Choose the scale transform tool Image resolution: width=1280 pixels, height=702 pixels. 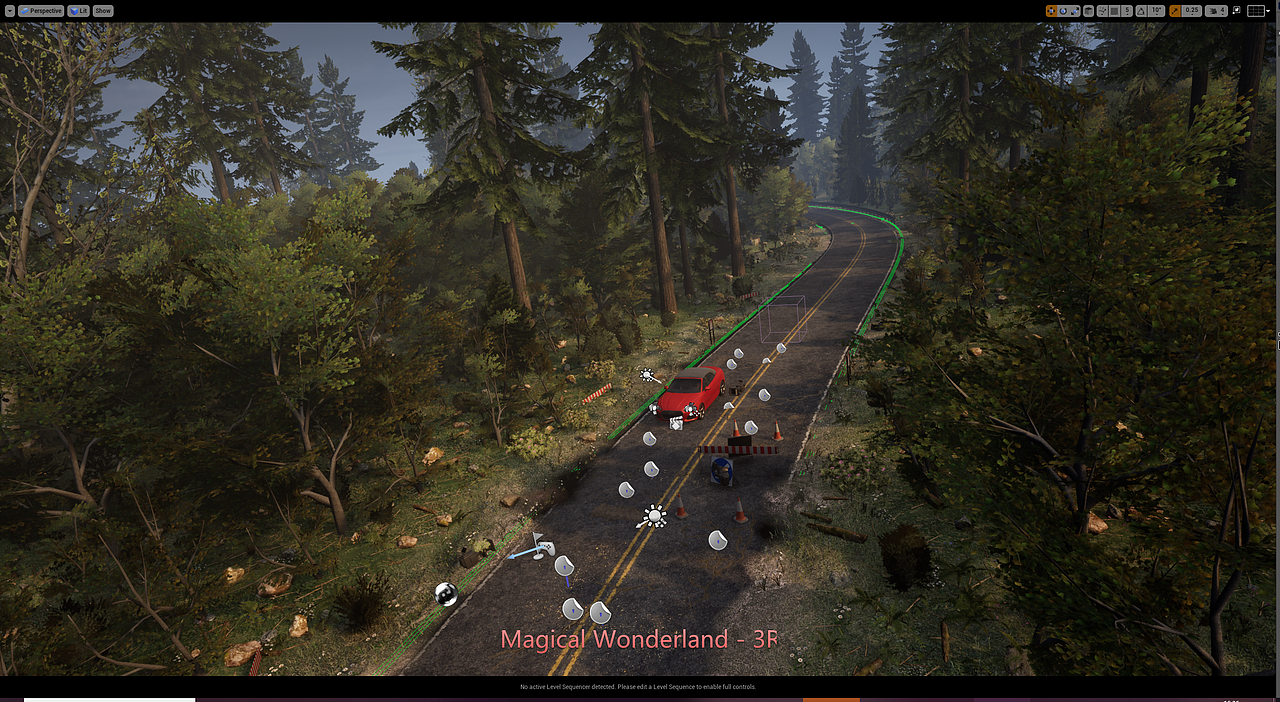point(1074,11)
